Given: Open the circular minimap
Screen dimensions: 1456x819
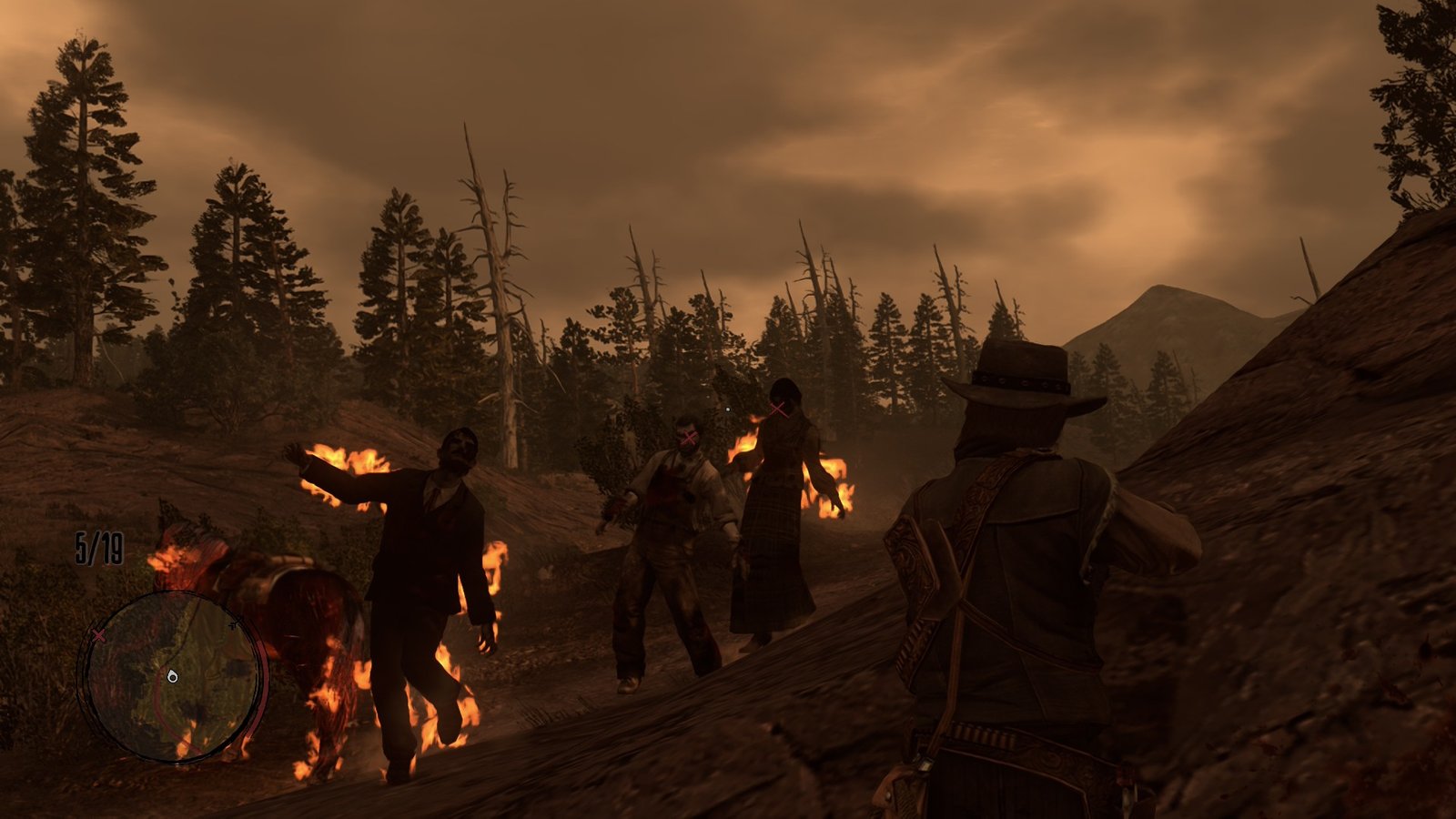Looking at the screenshot, I should click(171, 676).
